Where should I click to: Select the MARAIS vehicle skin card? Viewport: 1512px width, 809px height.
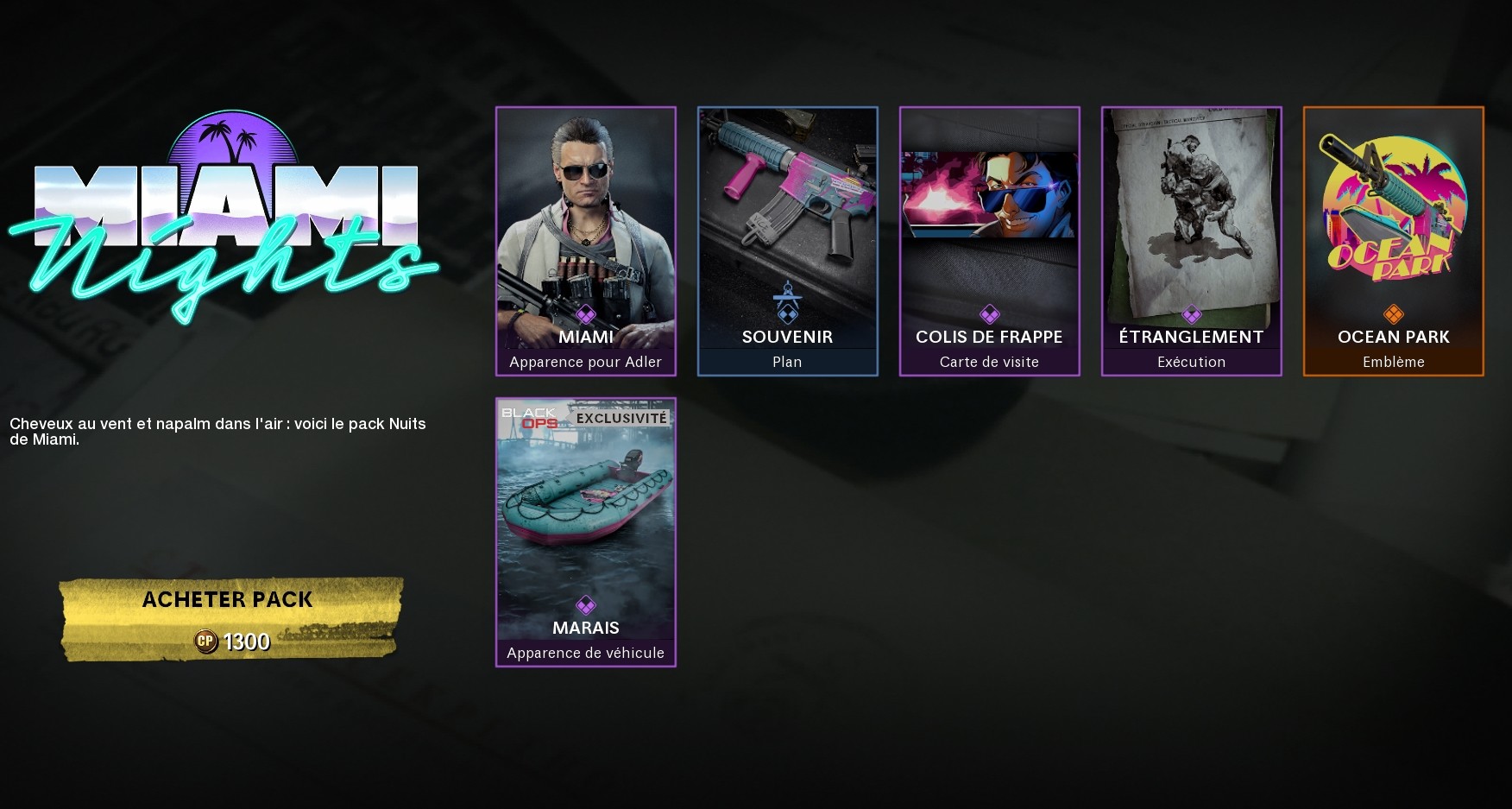[x=586, y=509]
